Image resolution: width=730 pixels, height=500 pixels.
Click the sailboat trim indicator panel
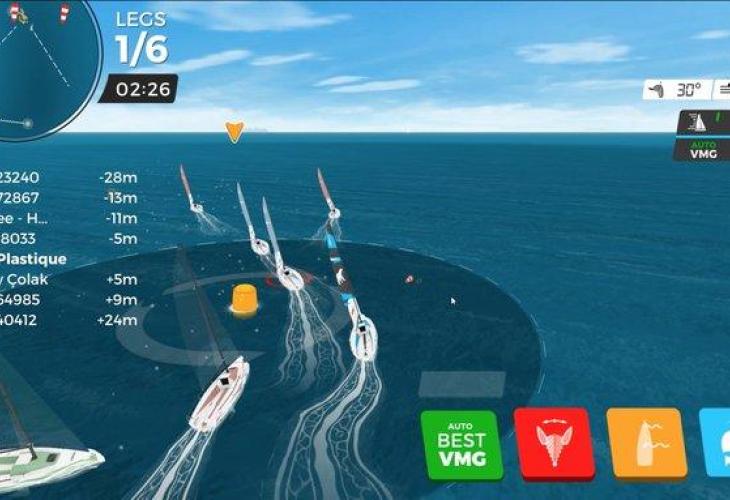(x=704, y=122)
